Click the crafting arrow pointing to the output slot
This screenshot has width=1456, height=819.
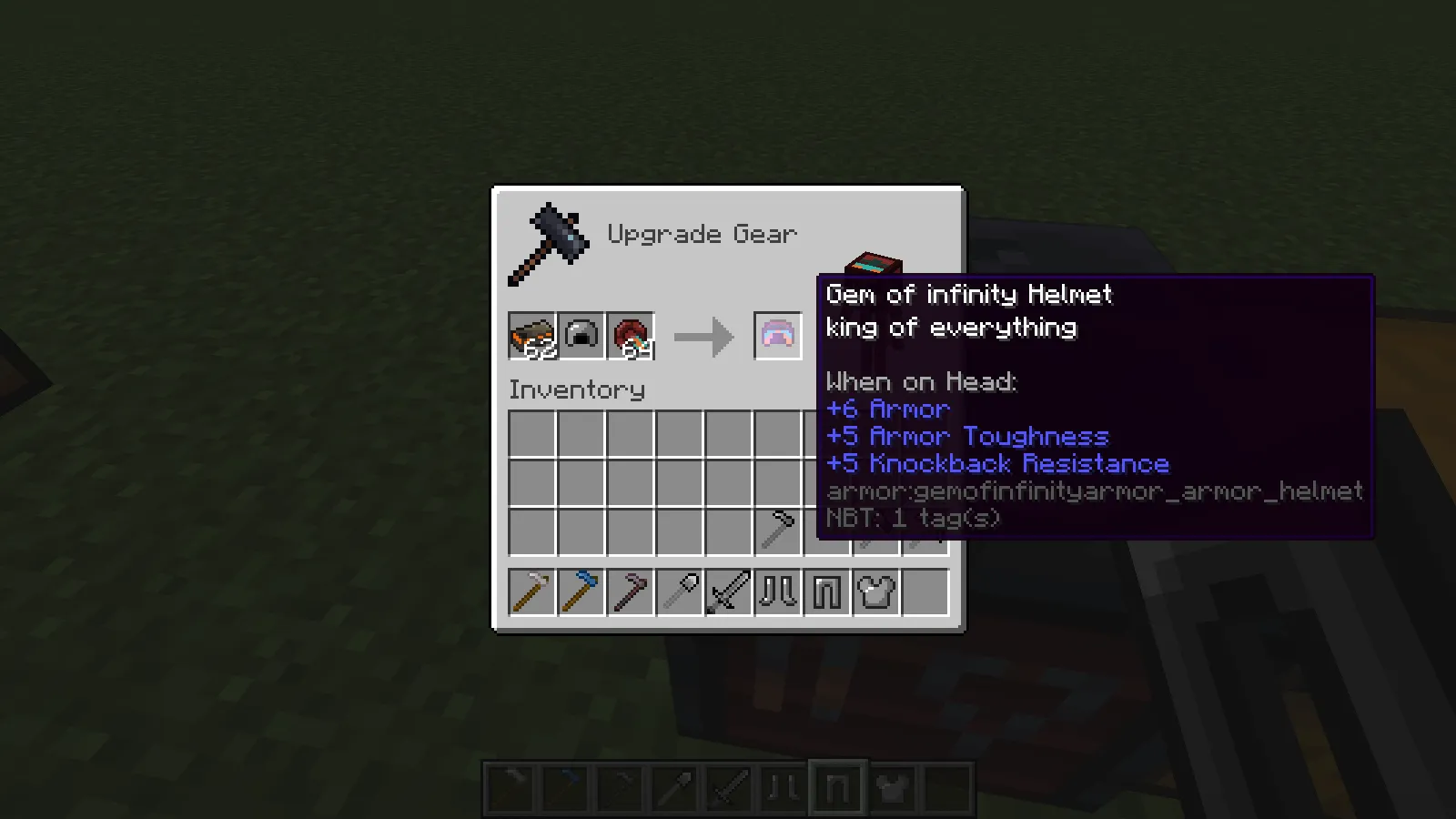[703, 336]
